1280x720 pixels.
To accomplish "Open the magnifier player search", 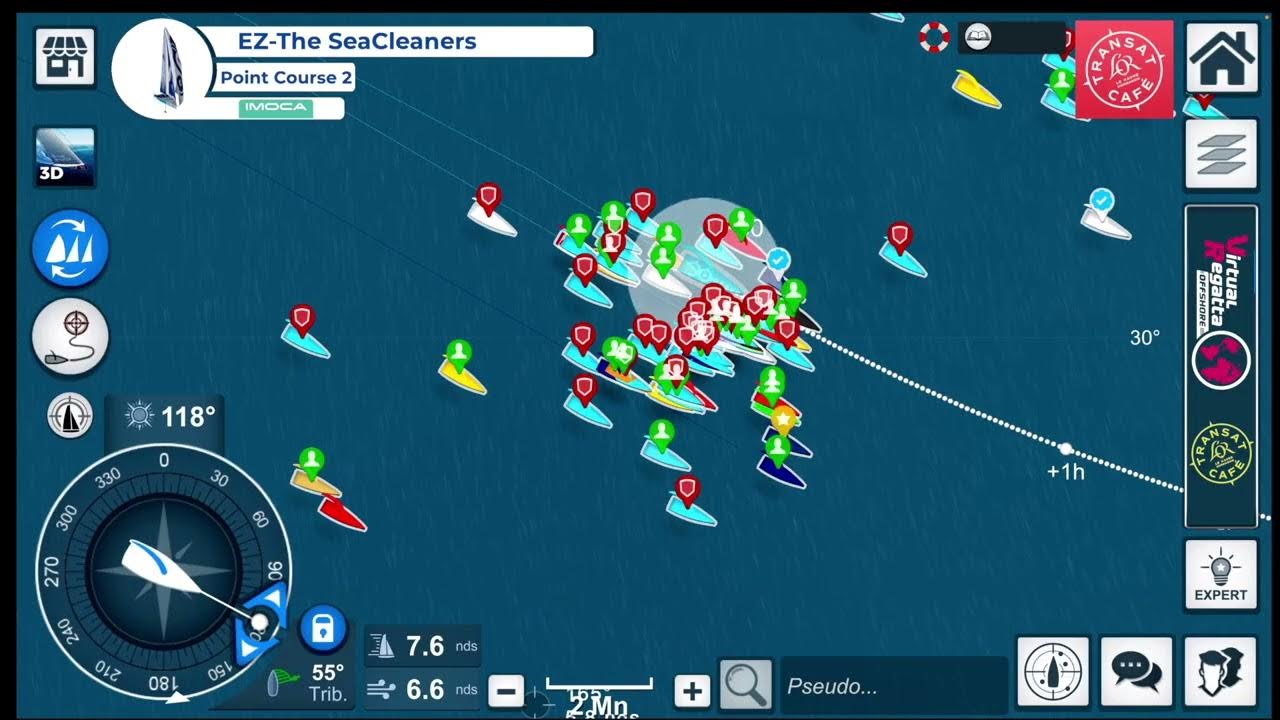I will pyautogui.click(x=745, y=685).
